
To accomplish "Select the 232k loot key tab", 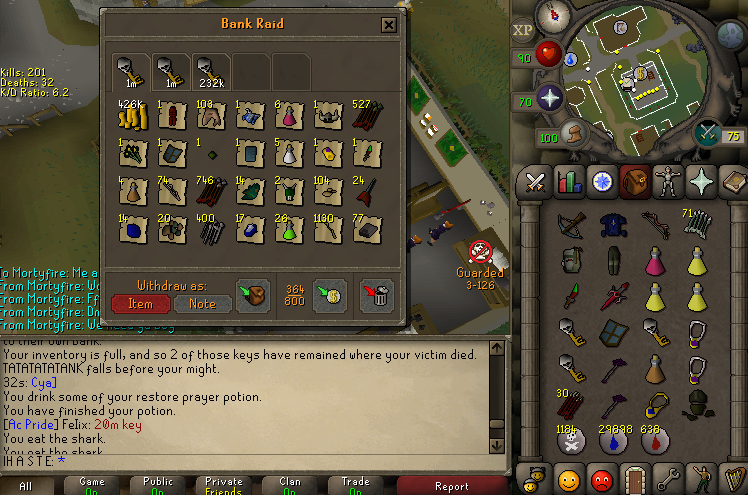I will (x=211, y=72).
